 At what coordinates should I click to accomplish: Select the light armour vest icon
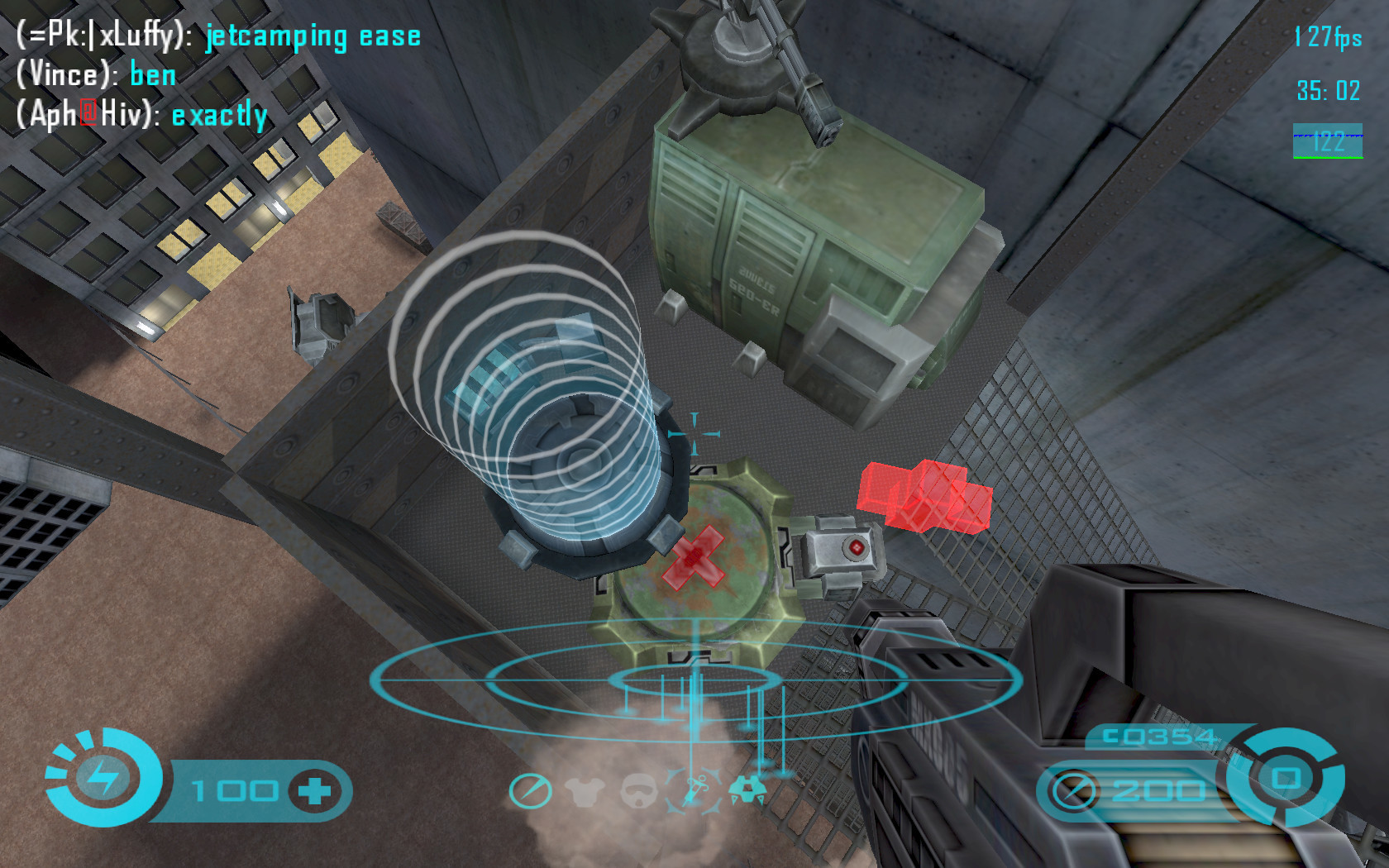pyautogui.click(x=585, y=791)
